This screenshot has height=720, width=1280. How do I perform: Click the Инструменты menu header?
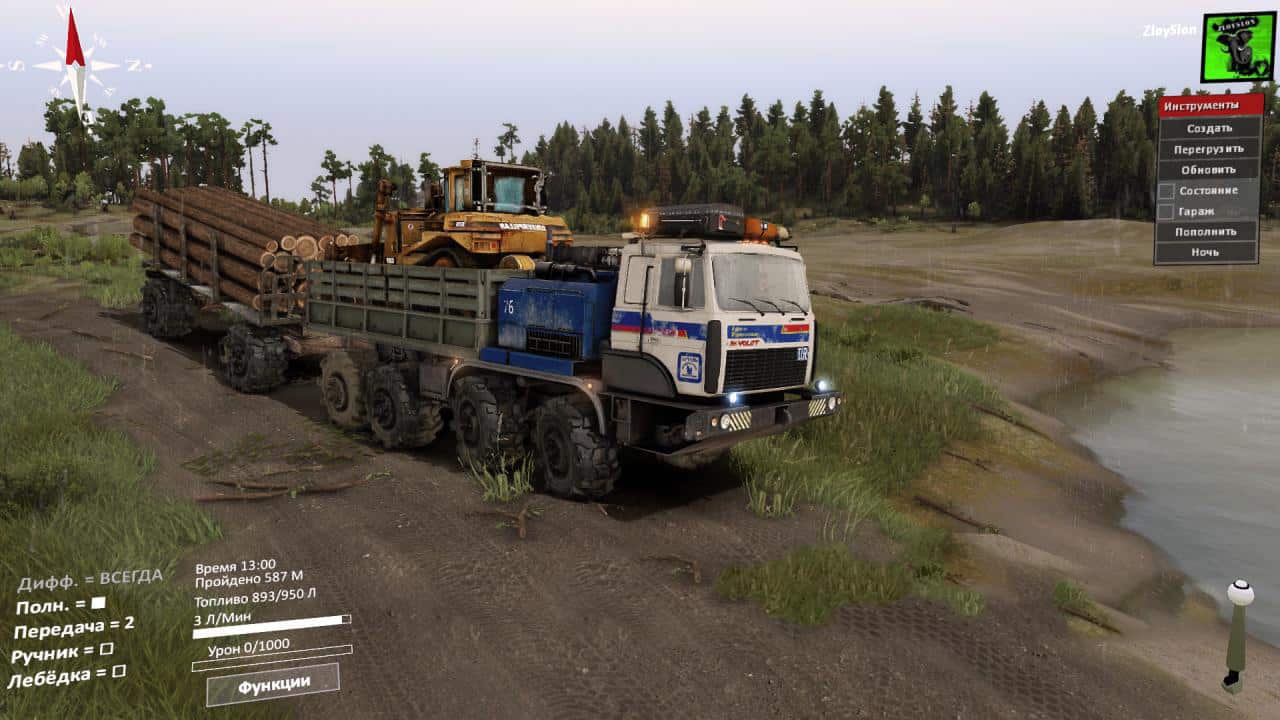1210,106
